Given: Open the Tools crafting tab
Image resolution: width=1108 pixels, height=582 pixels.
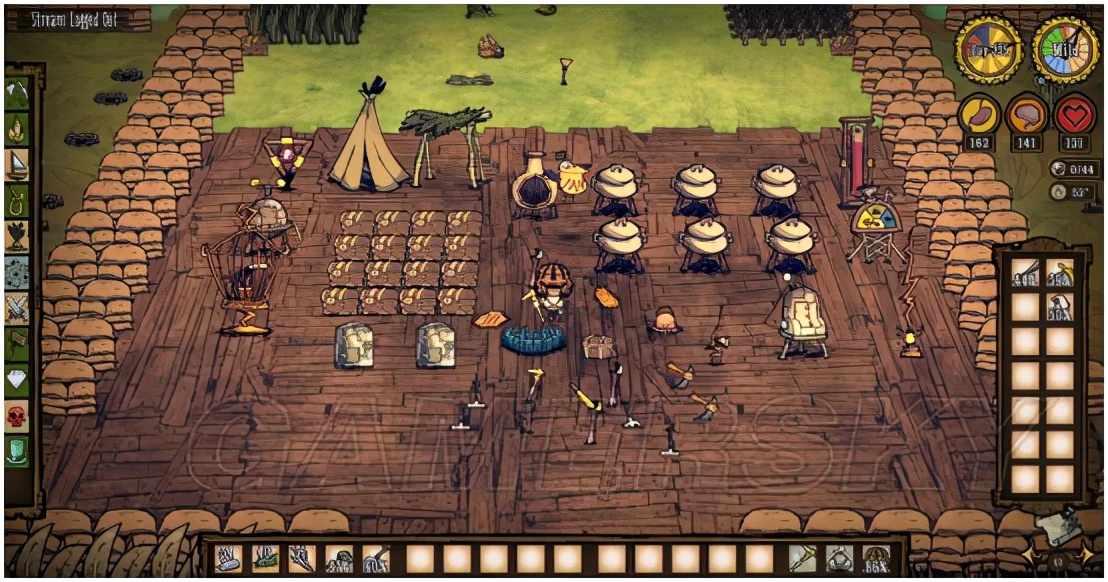Looking at the screenshot, I should pos(17,92).
